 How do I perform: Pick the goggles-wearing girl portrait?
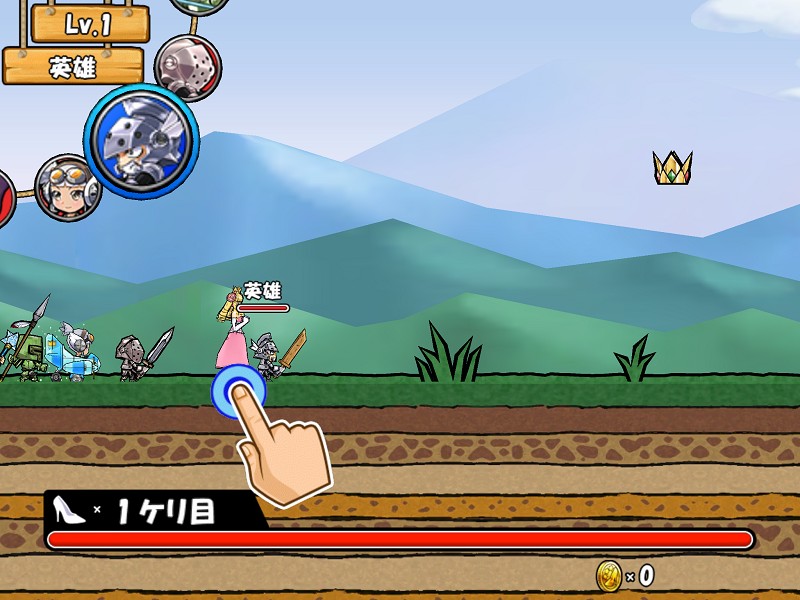click(68, 187)
